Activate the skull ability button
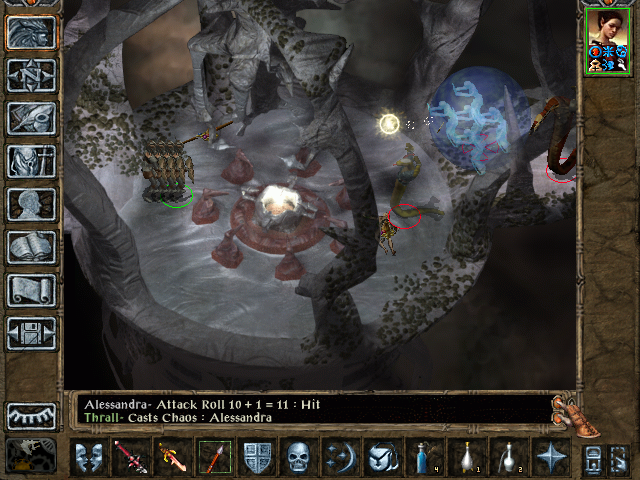Image resolution: width=640 pixels, height=480 pixels. click(x=300, y=458)
